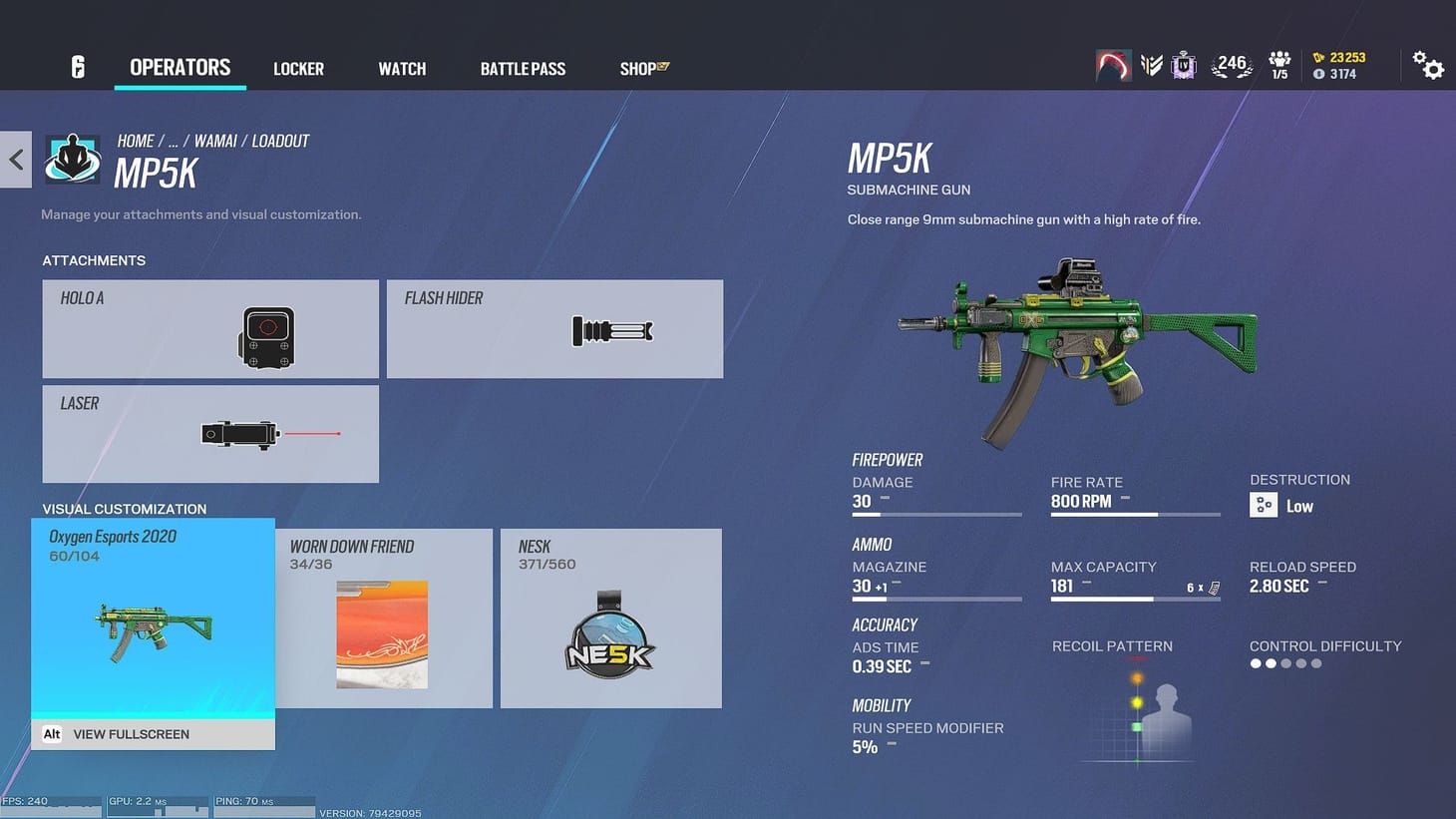This screenshot has height=819, width=1456.
Task: Toggle the Laser underbarrel attachment
Action: [x=209, y=434]
